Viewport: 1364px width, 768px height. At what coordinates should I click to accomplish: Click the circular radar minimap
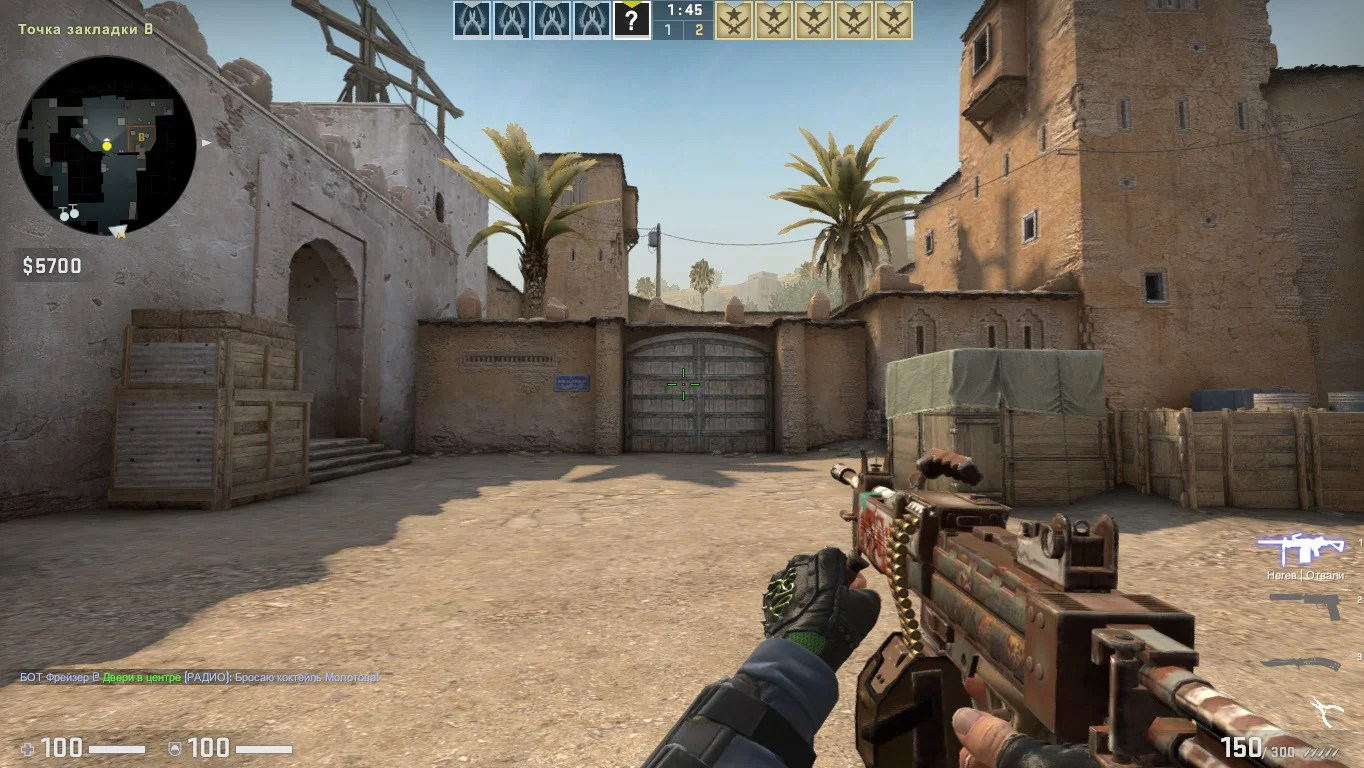tap(106, 146)
